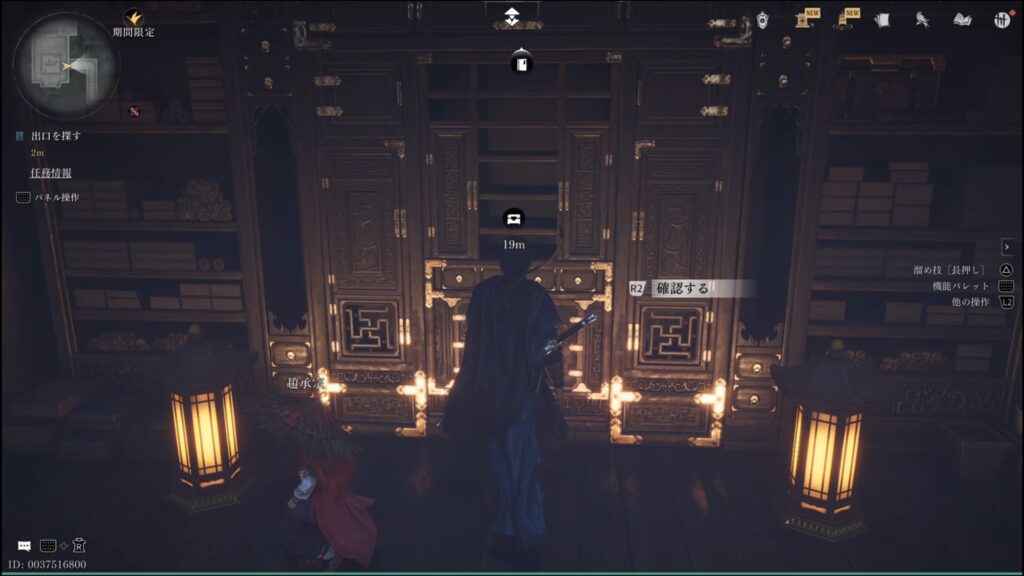Open the 期間限定 limited-time event icon

[133, 17]
